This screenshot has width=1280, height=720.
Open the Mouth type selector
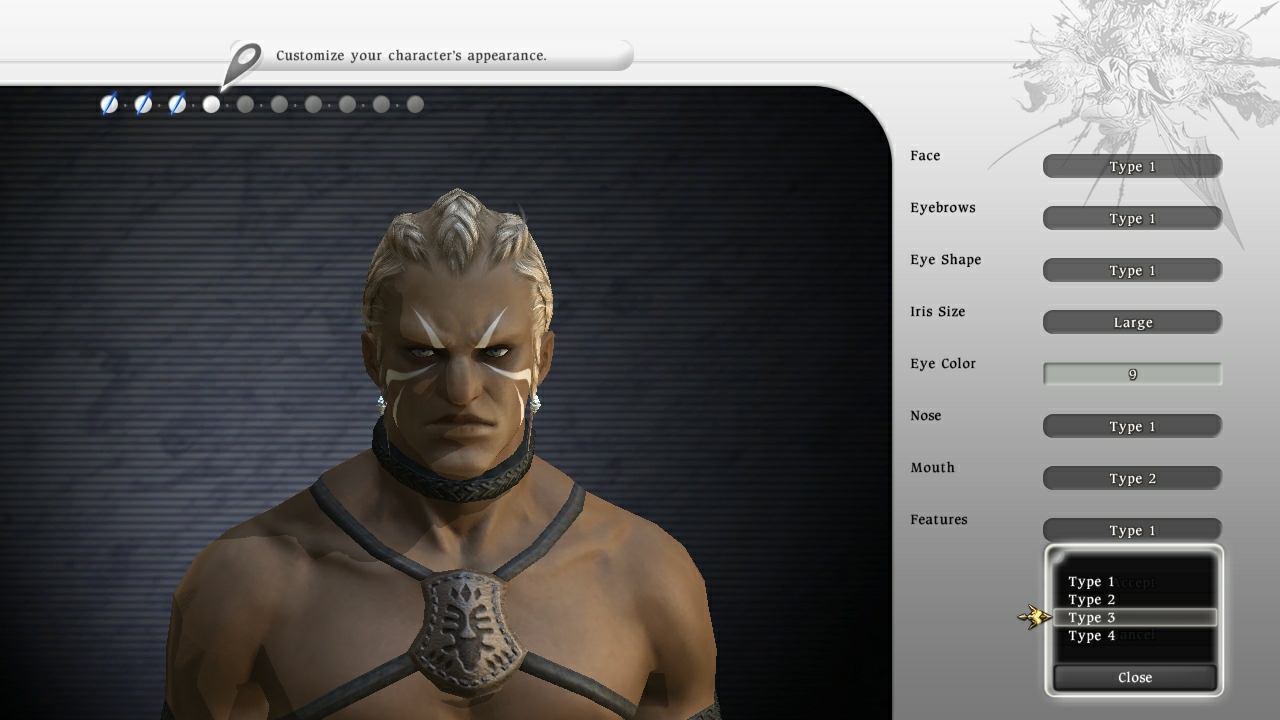click(1131, 478)
